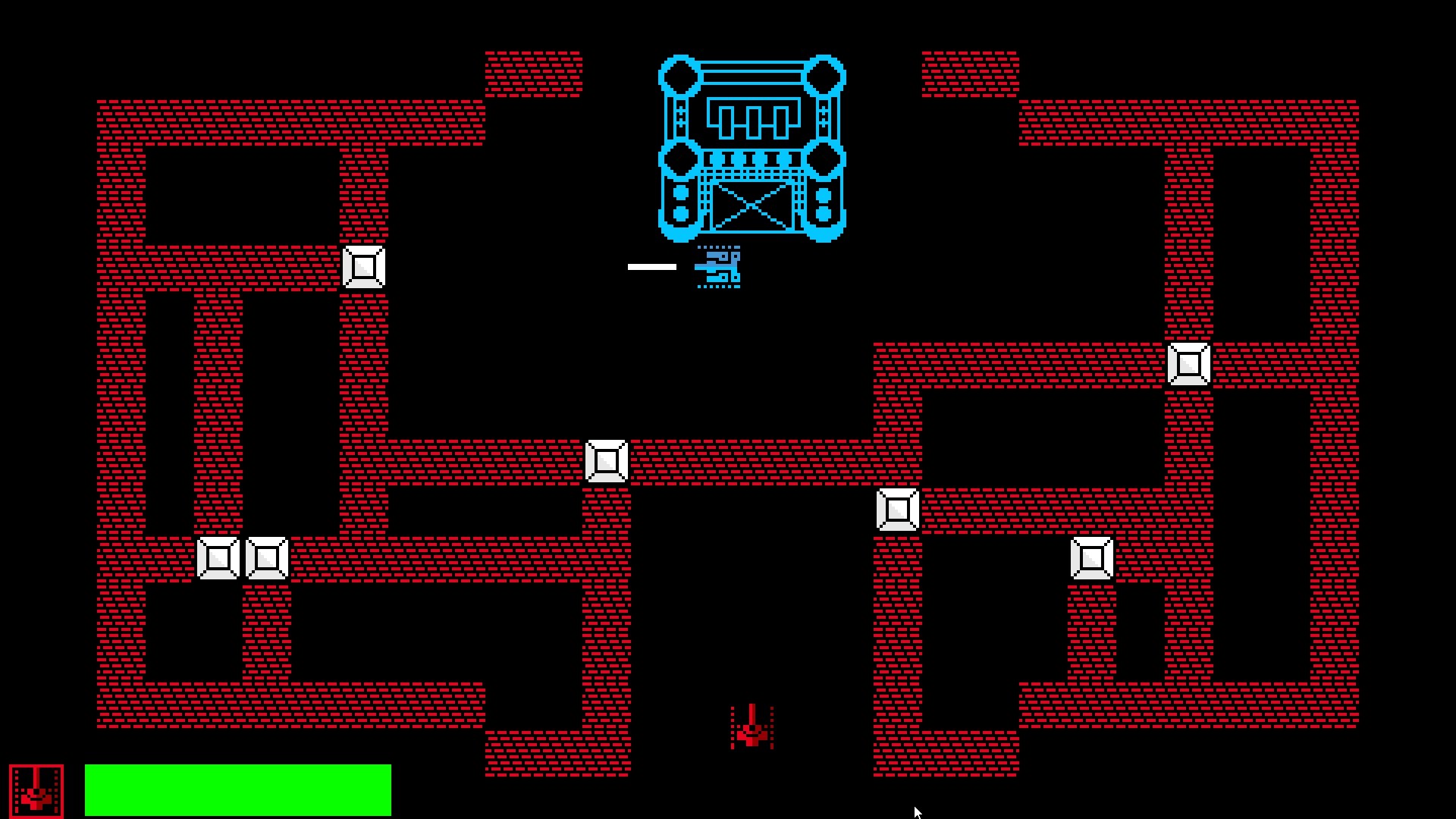Screen dimensions: 1456x819
Task: Click the X-patterned hatch on the boss
Action: point(752,206)
